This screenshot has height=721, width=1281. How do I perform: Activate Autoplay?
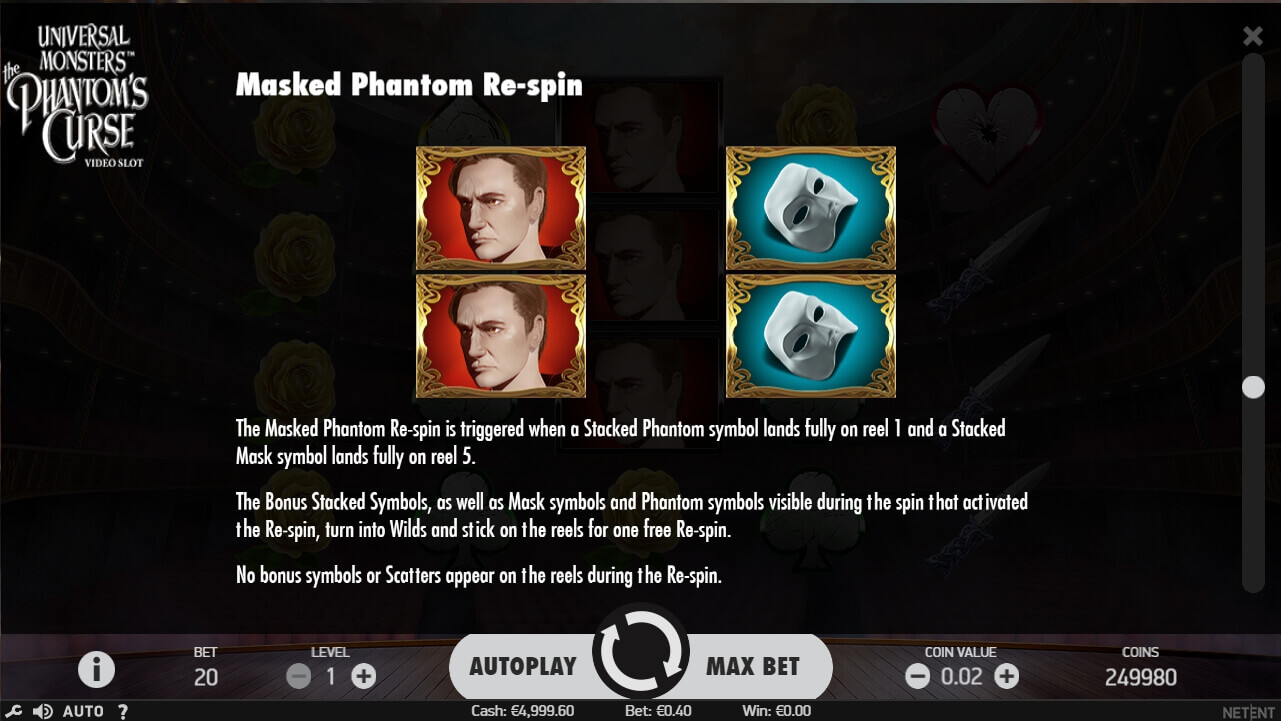click(522, 667)
